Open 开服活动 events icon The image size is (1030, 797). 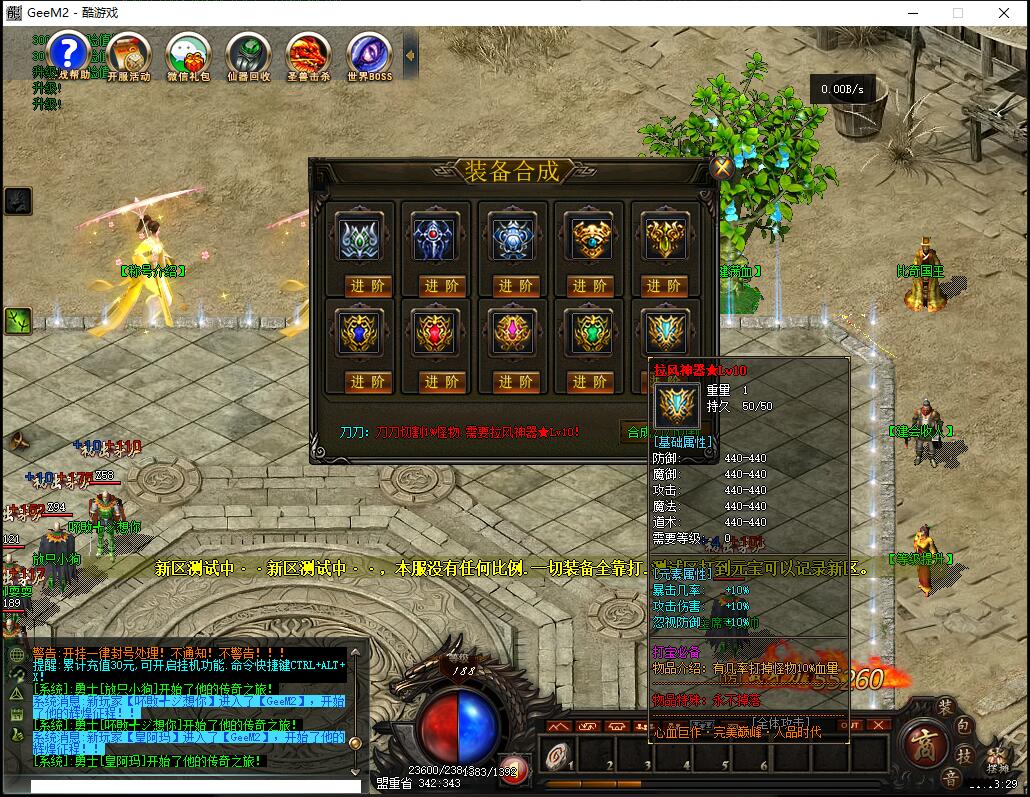click(128, 52)
